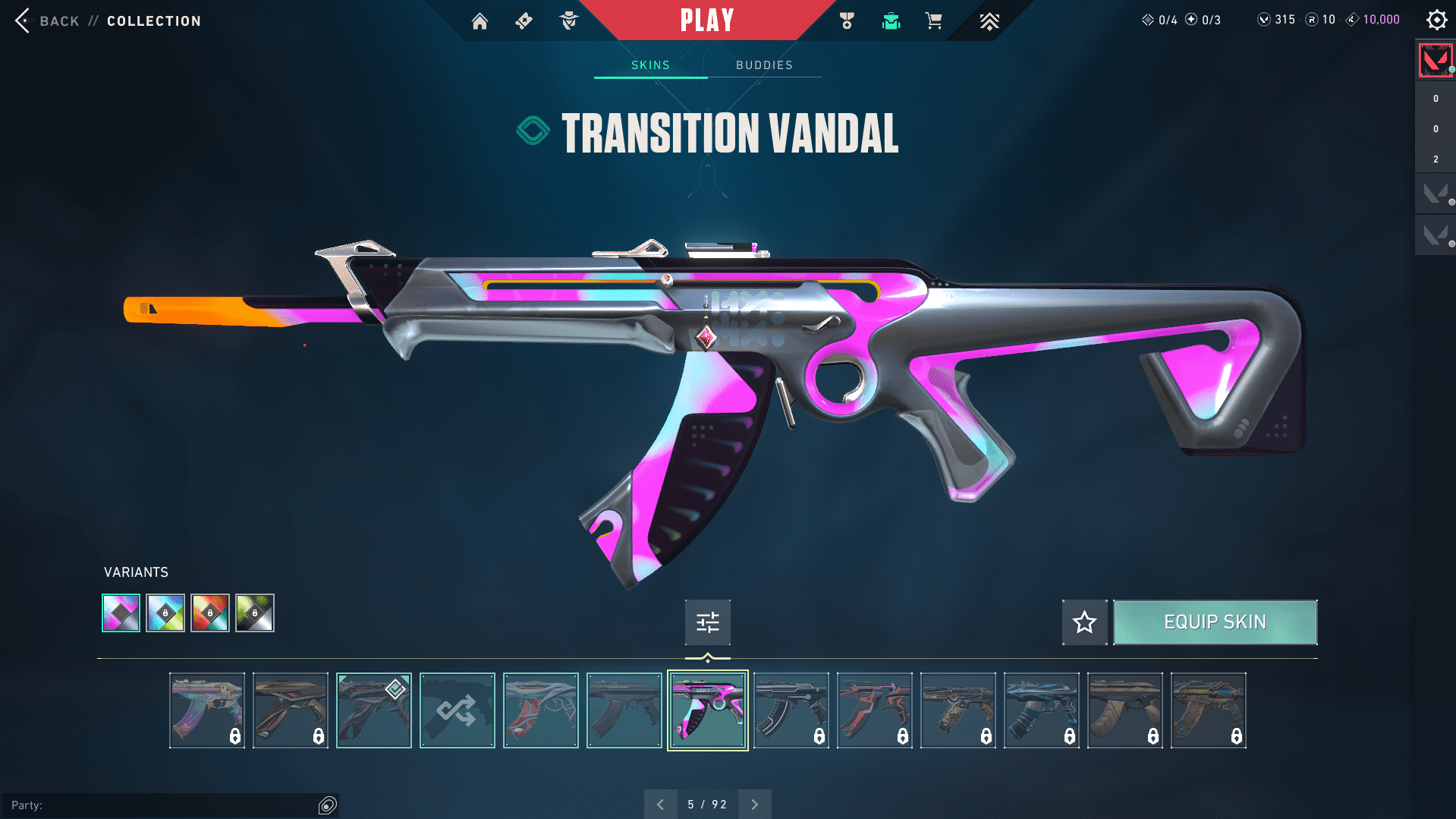Image resolution: width=1456 pixels, height=819 pixels.
Task: Start matchmaking with the PLAY button
Action: pos(707,20)
